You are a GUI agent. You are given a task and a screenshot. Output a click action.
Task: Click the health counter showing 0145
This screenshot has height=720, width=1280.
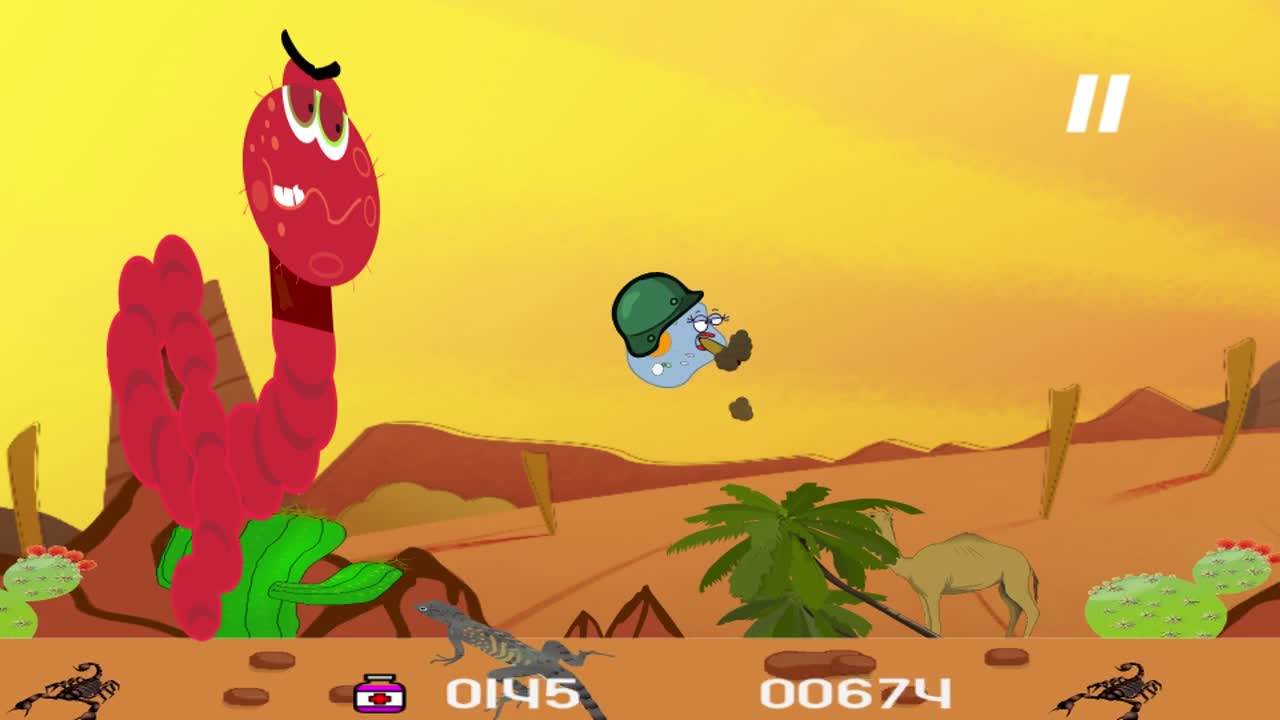(x=510, y=692)
